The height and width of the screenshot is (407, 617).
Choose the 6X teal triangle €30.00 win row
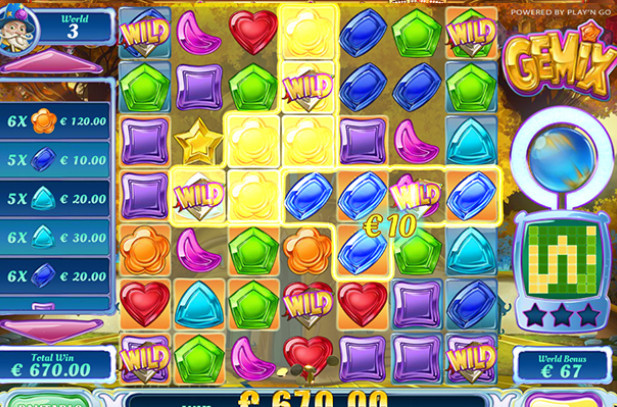(x=55, y=236)
